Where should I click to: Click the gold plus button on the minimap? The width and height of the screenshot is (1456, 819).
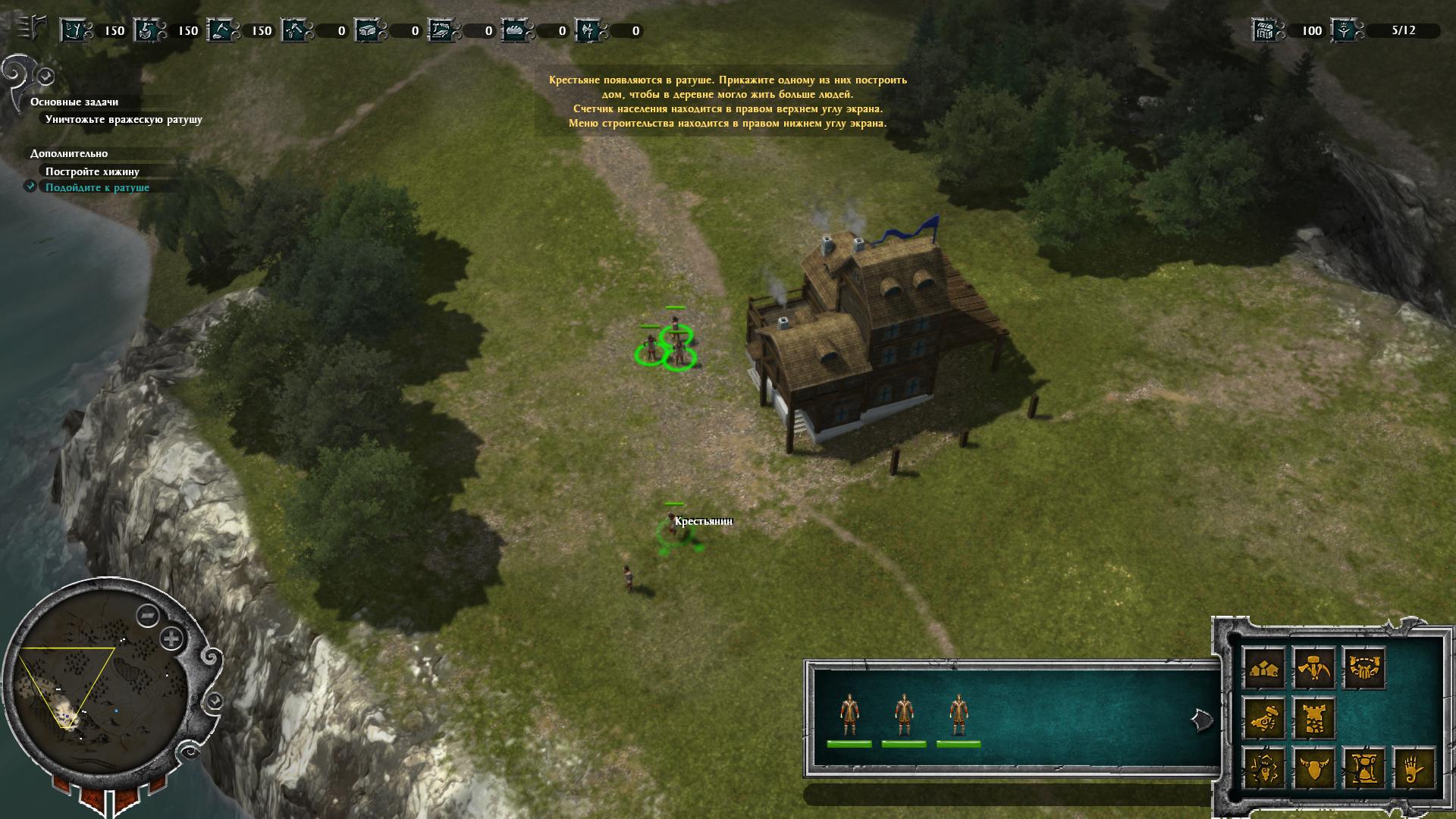pos(172,639)
